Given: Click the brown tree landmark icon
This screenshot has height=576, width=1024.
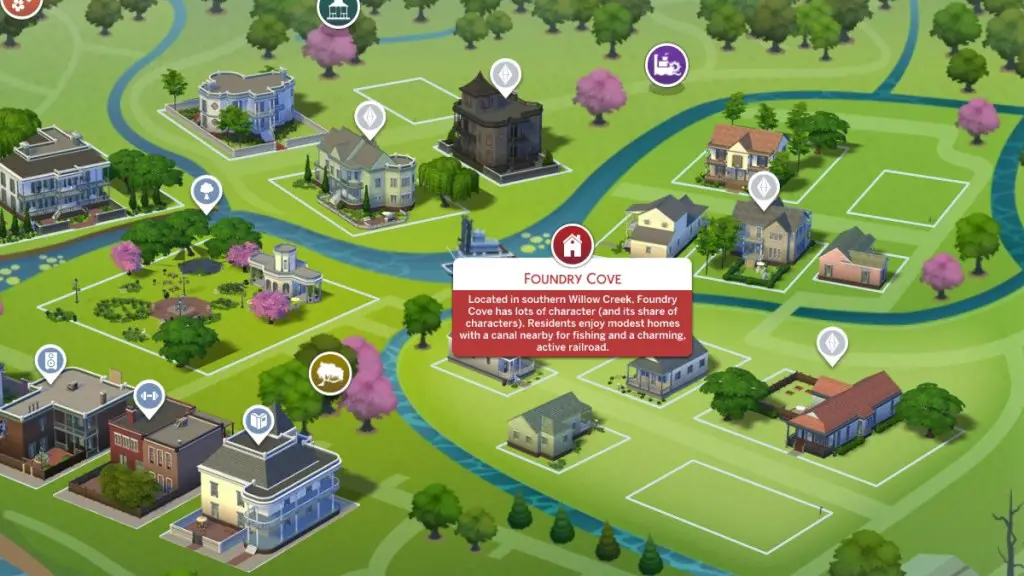Looking at the screenshot, I should tap(330, 374).
